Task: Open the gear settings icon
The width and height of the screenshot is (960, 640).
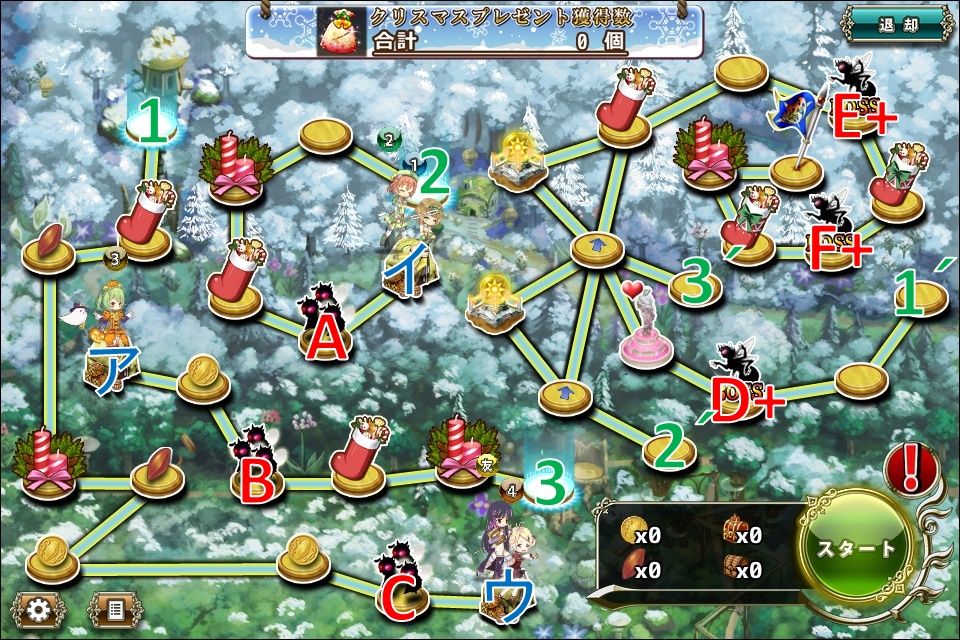Action: tap(38, 608)
